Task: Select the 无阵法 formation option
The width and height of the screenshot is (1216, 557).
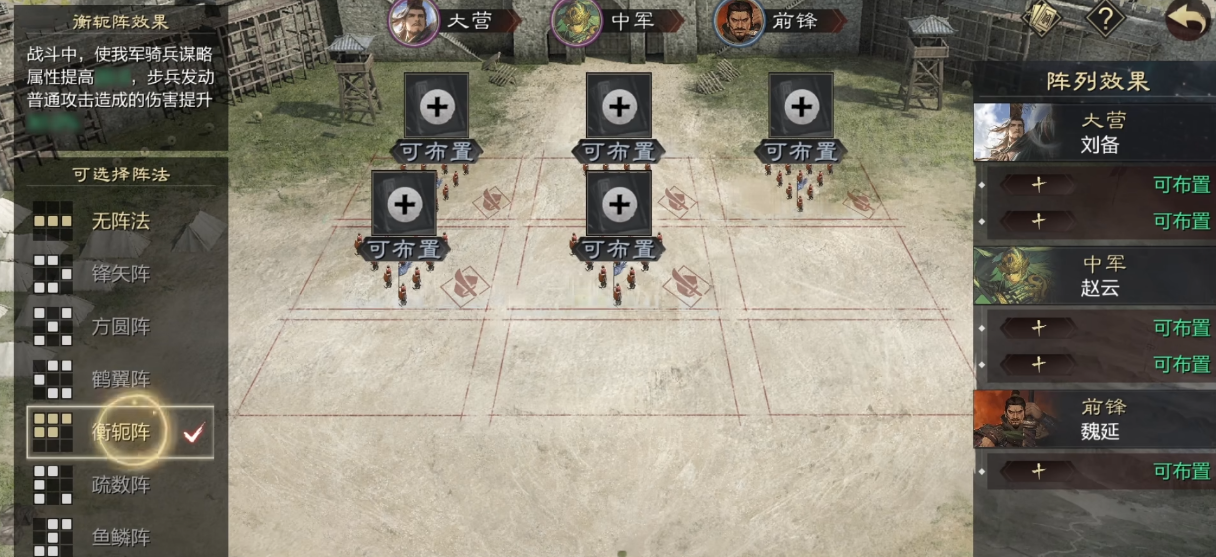Action: [x=119, y=221]
